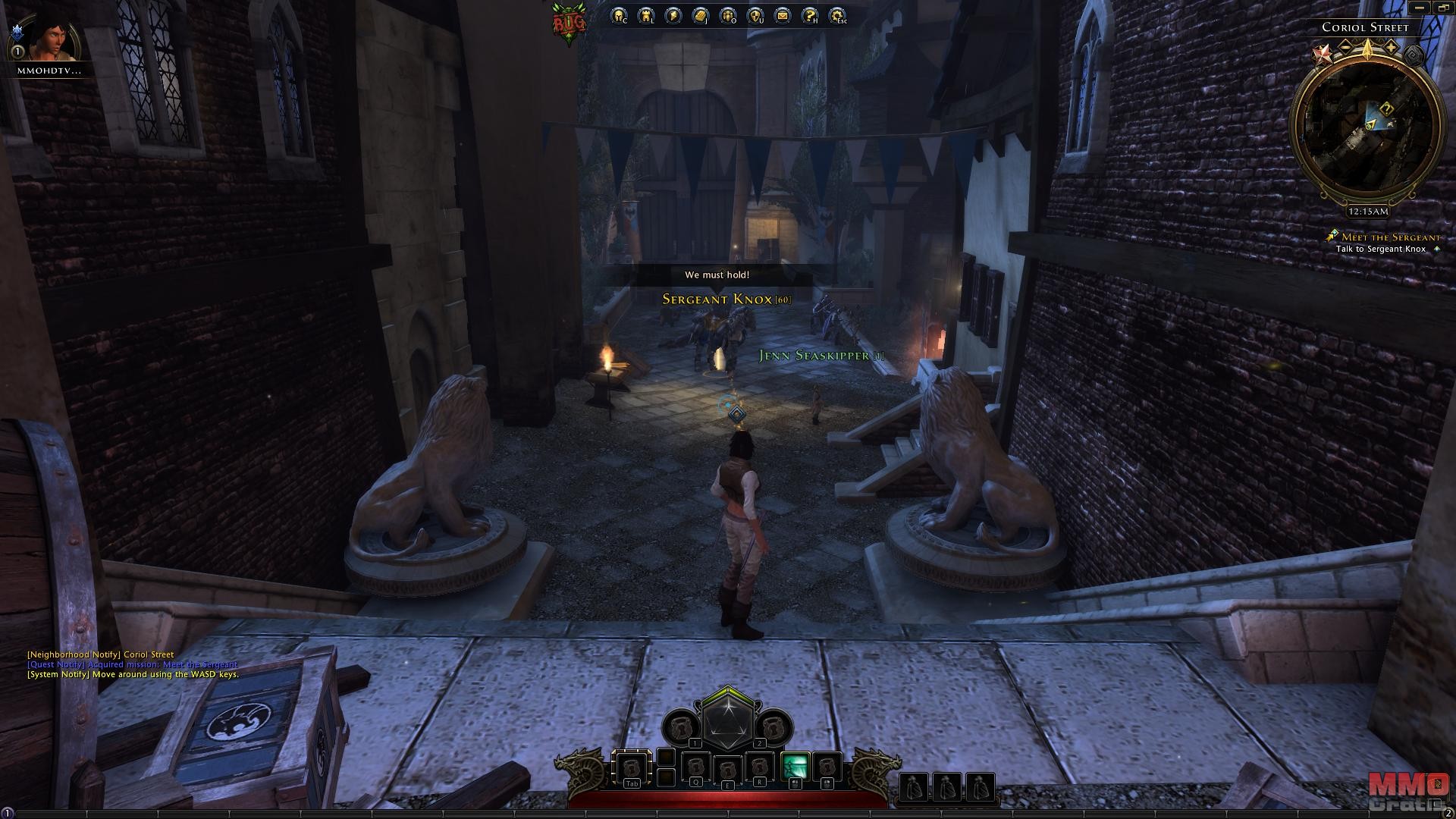Image resolution: width=1456 pixels, height=819 pixels.
Task: Minimize the game window
Action: click(1418, 8)
